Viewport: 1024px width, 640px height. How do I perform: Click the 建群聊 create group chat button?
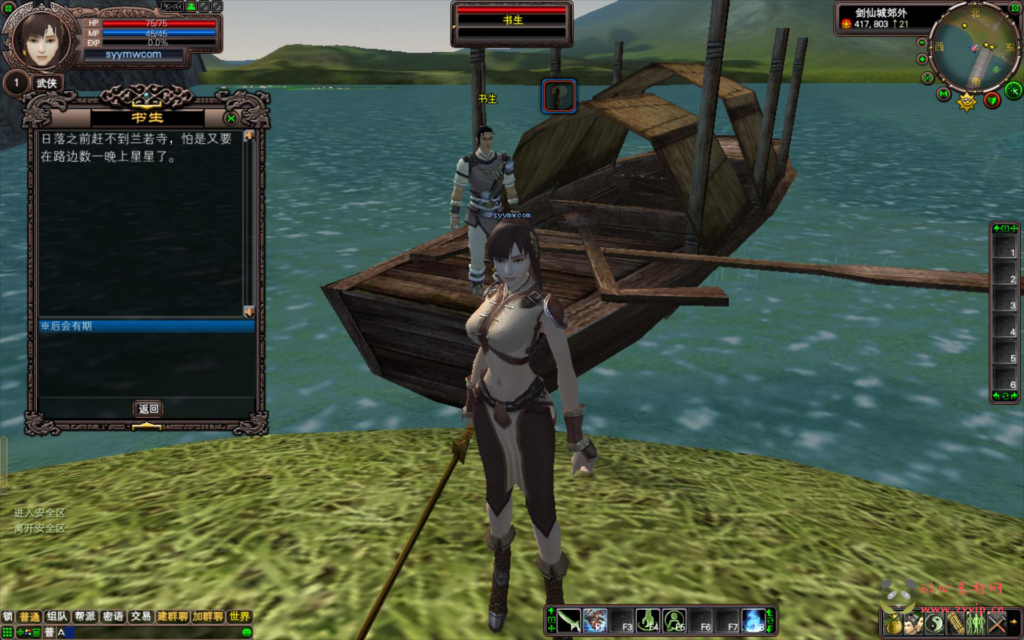coord(173,617)
